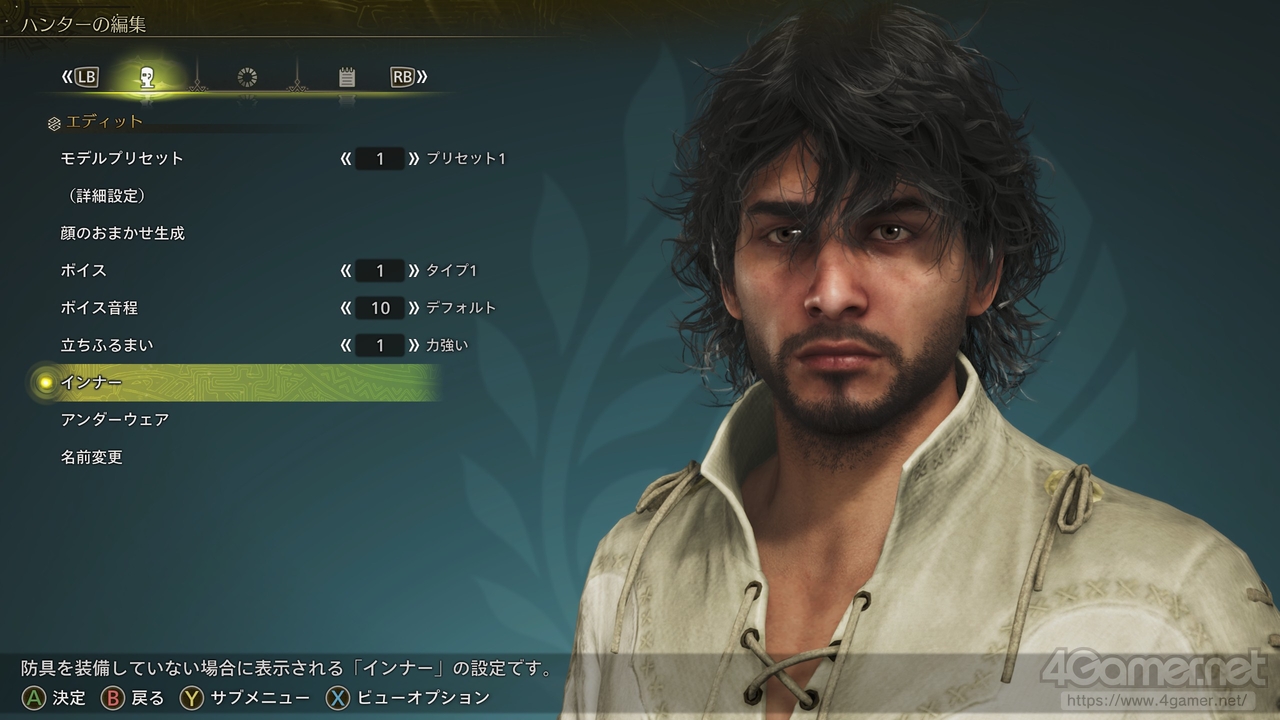Choose 顔のおまかせ生成 random face generation

pyautogui.click(x=122, y=233)
